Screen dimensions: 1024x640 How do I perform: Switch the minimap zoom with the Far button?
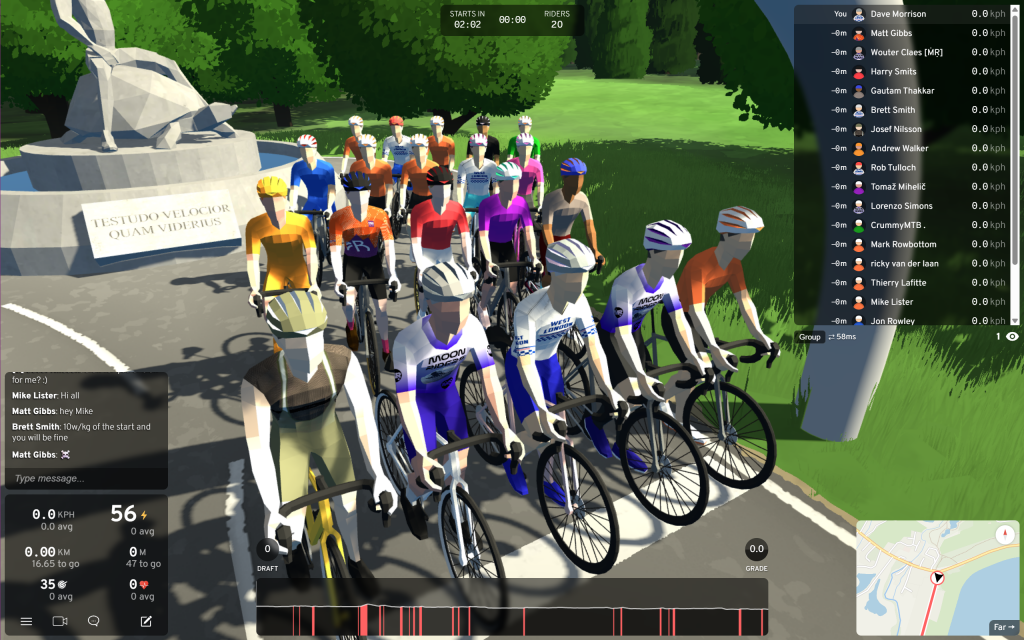(1004, 627)
